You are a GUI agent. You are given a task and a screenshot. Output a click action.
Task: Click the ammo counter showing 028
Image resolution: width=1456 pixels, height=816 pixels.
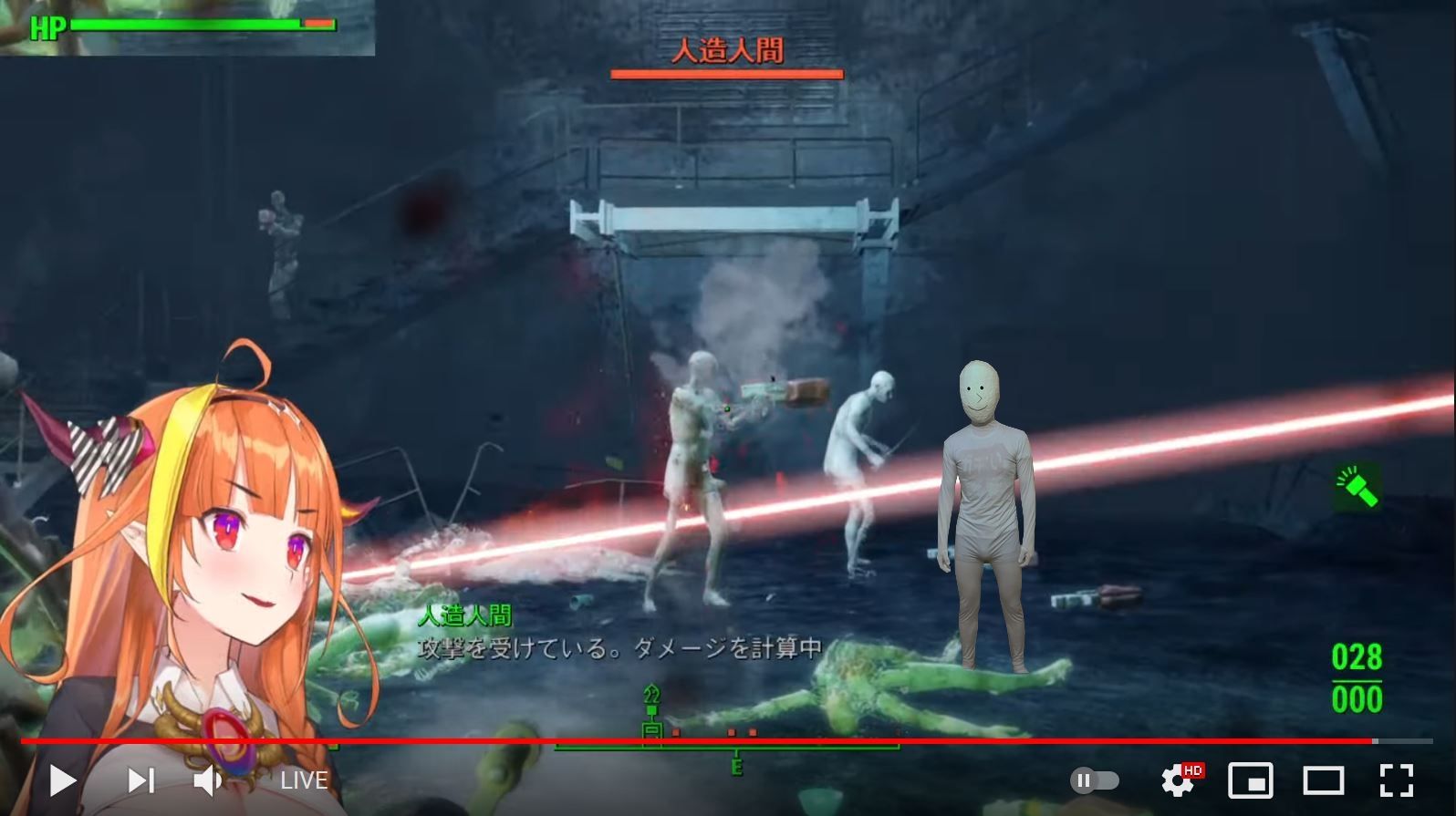point(1357,658)
